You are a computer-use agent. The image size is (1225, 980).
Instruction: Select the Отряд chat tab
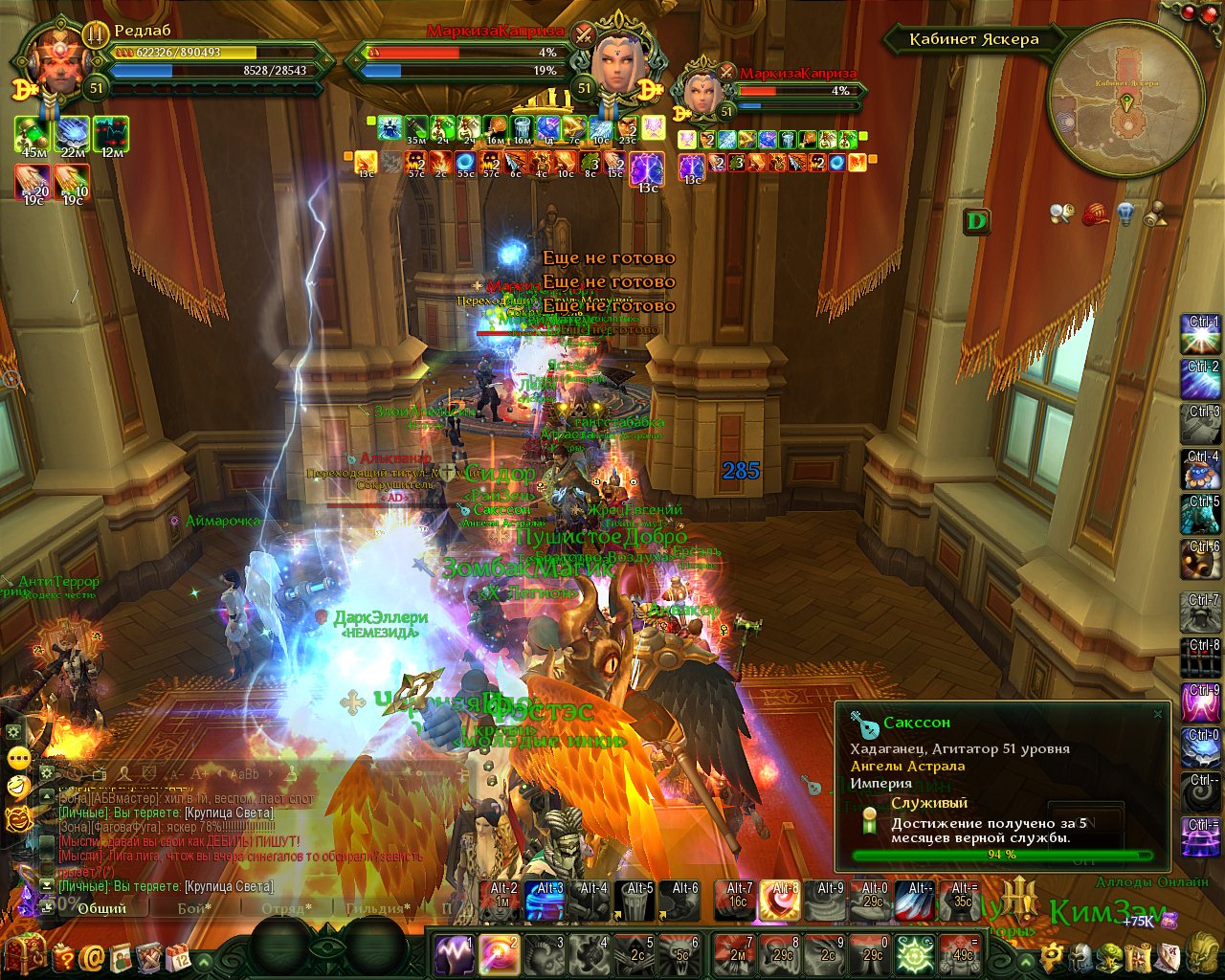(x=285, y=907)
